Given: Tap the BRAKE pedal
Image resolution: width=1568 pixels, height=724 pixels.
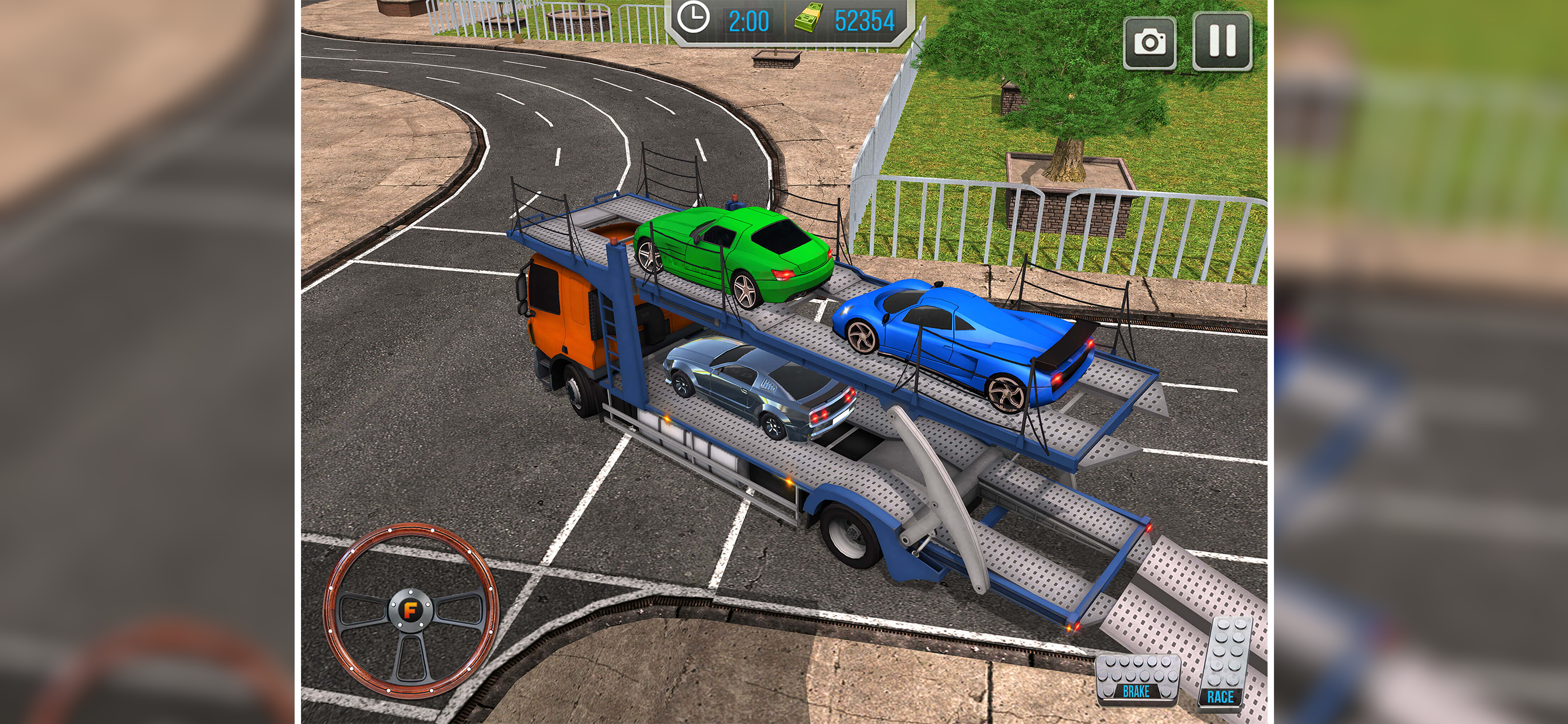Looking at the screenshot, I should click(x=1136, y=679).
